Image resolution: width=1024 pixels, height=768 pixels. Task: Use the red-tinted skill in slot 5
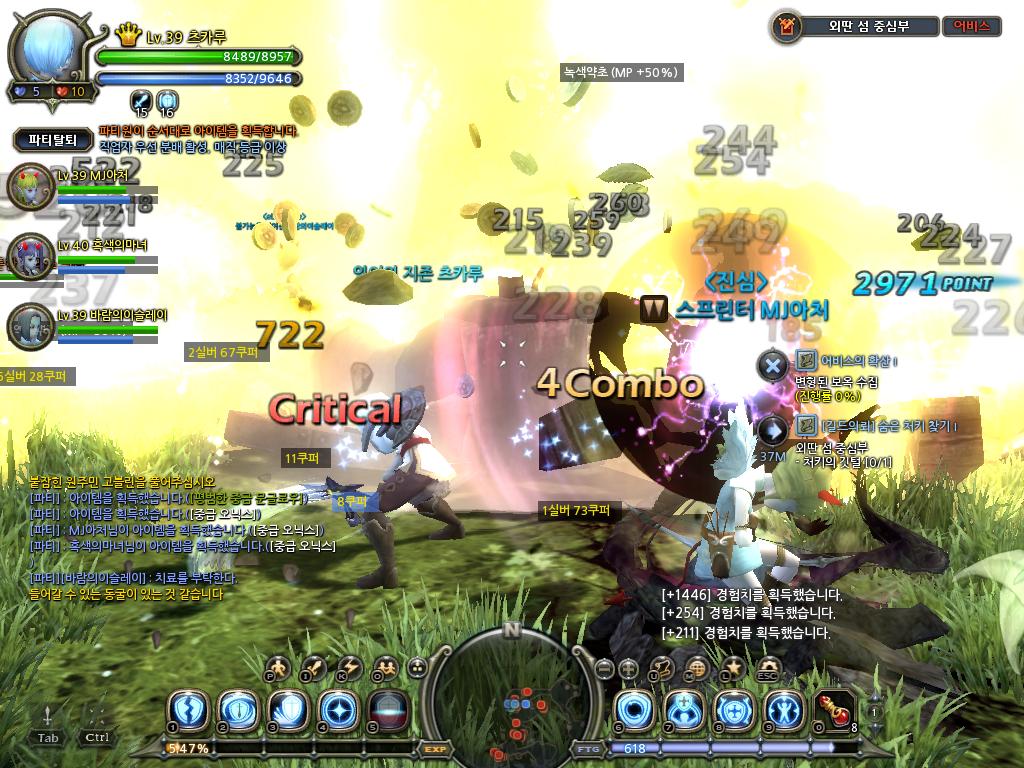click(x=386, y=711)
